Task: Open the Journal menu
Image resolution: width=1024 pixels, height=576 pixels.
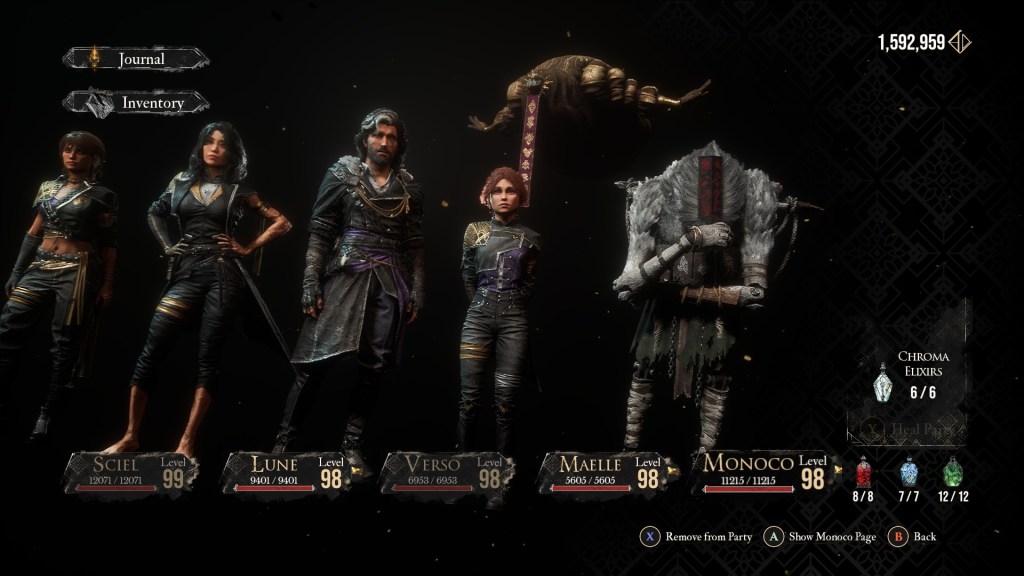Action: pyautogui.click(x=136, y=59)
